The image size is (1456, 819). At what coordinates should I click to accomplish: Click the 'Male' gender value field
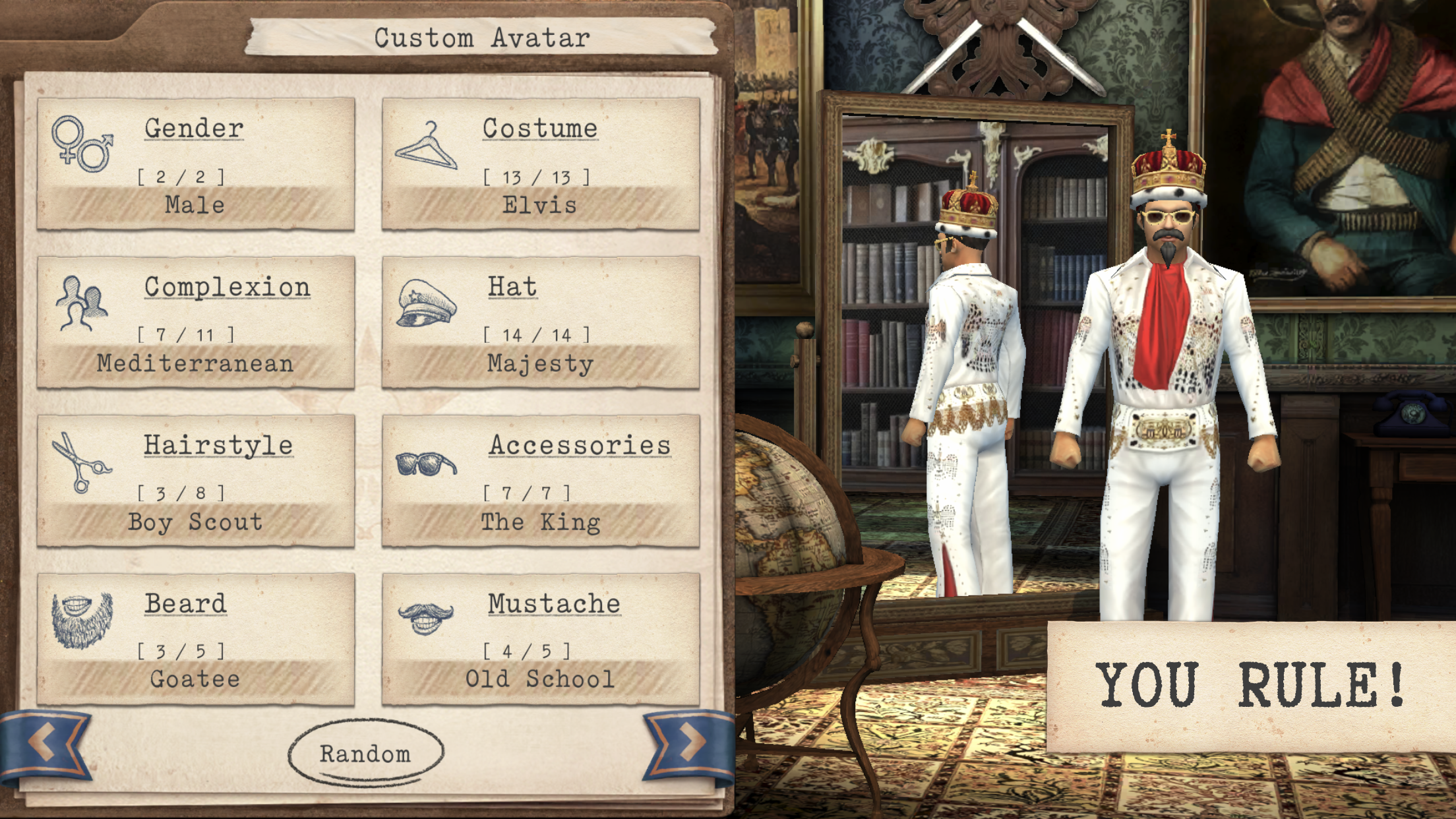click(195, 204)
